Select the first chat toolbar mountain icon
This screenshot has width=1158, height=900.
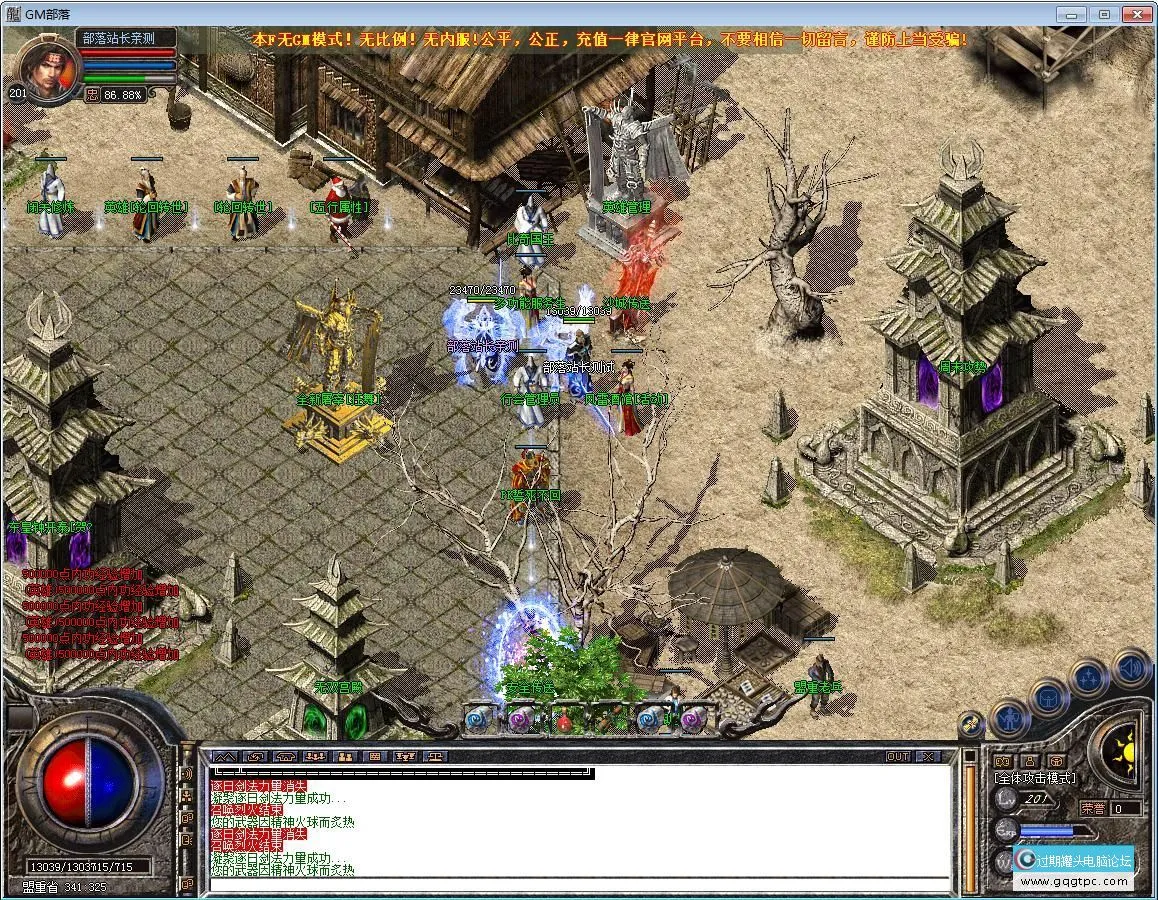pos(225,756)
